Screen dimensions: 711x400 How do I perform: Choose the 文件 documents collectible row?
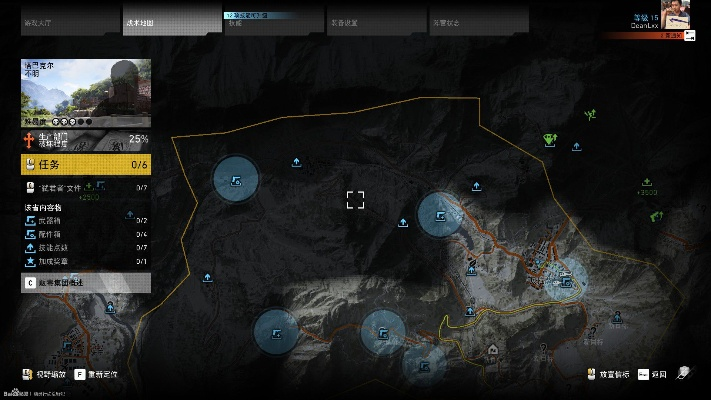click(85, 187)
